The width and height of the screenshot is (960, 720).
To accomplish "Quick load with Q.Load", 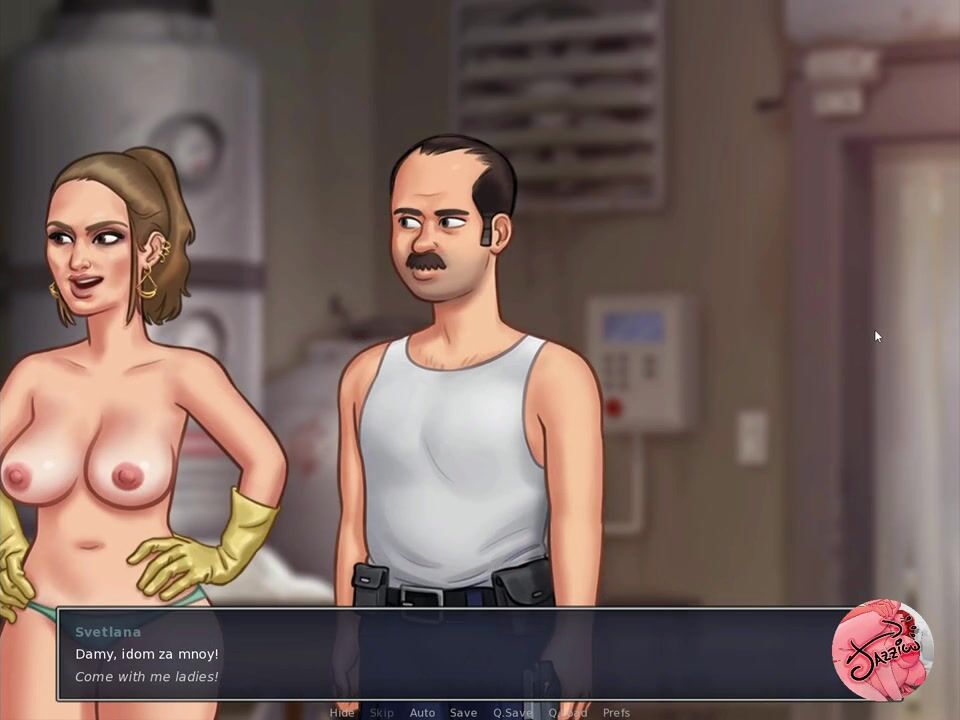I will tap(567, 713).
